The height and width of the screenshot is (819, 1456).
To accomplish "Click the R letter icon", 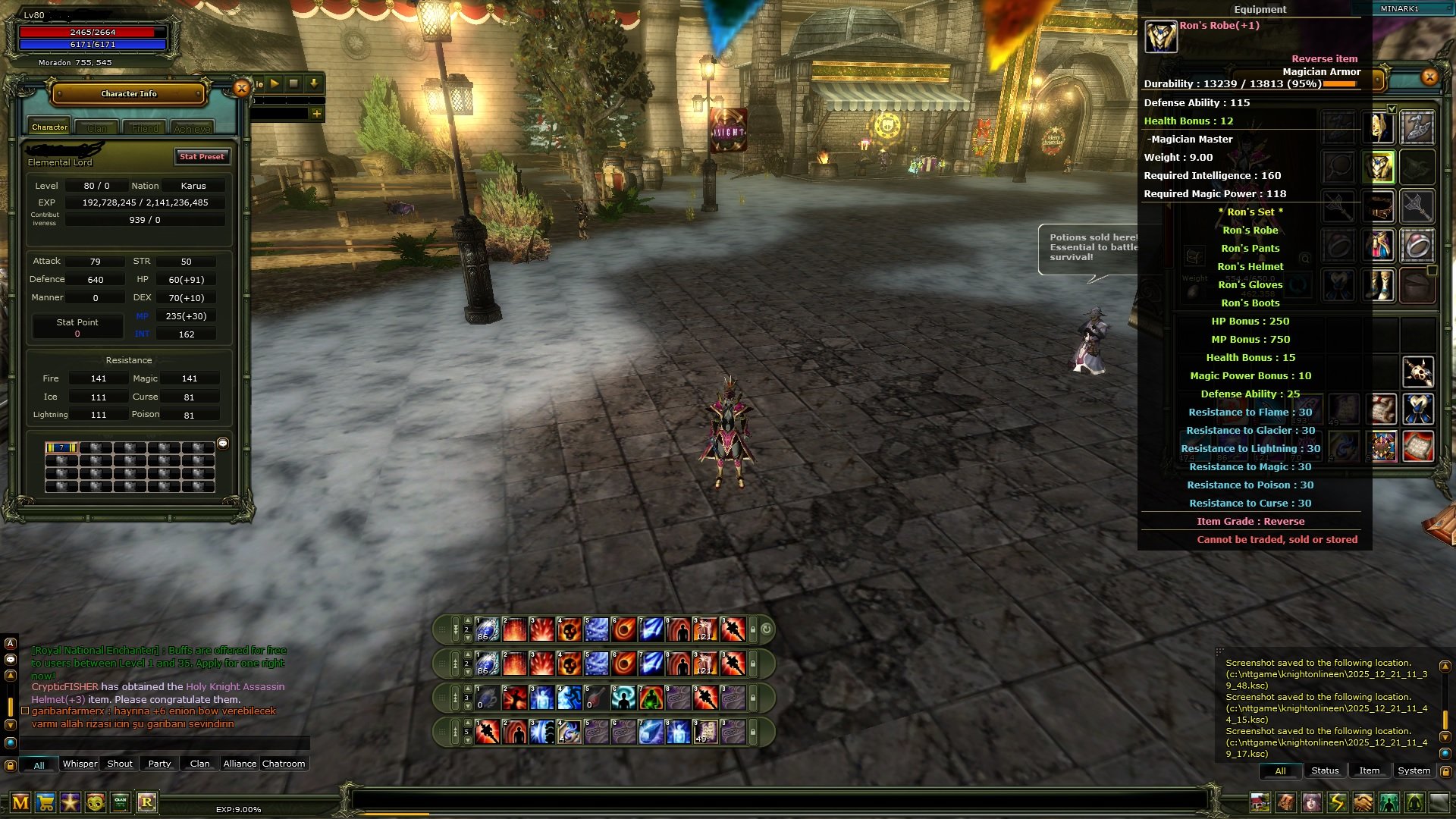I will click(149, 802).
